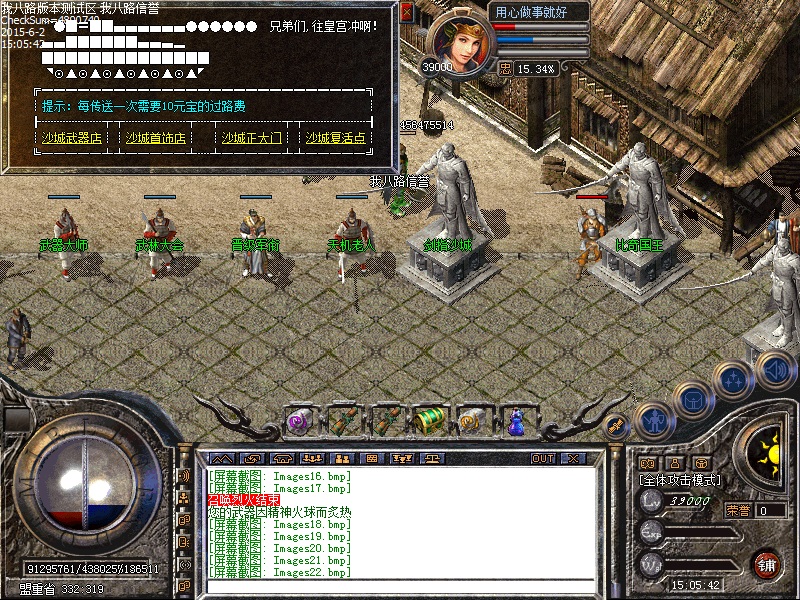The height and width of the screenshot is (600, 800).
Task: Open the green treasure chest belt slot
Action: coord(428,421)
